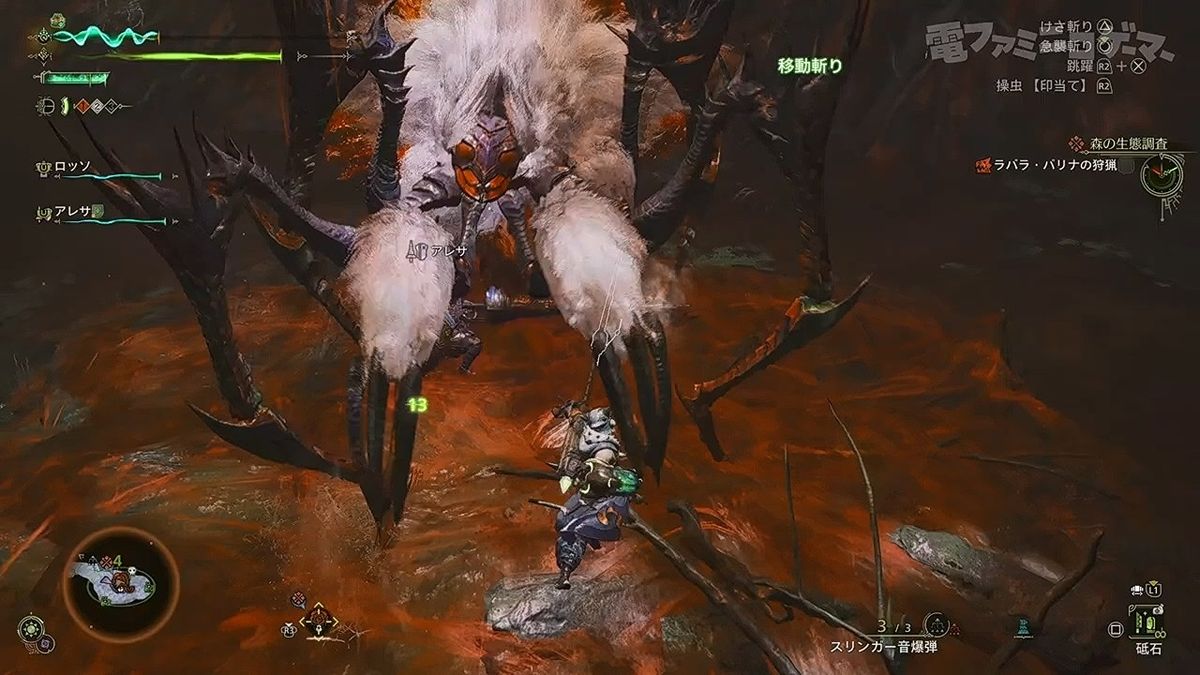The image size is (1200, 675).
Task: Click the quest timer clock dial
Action: (1161, 176)
